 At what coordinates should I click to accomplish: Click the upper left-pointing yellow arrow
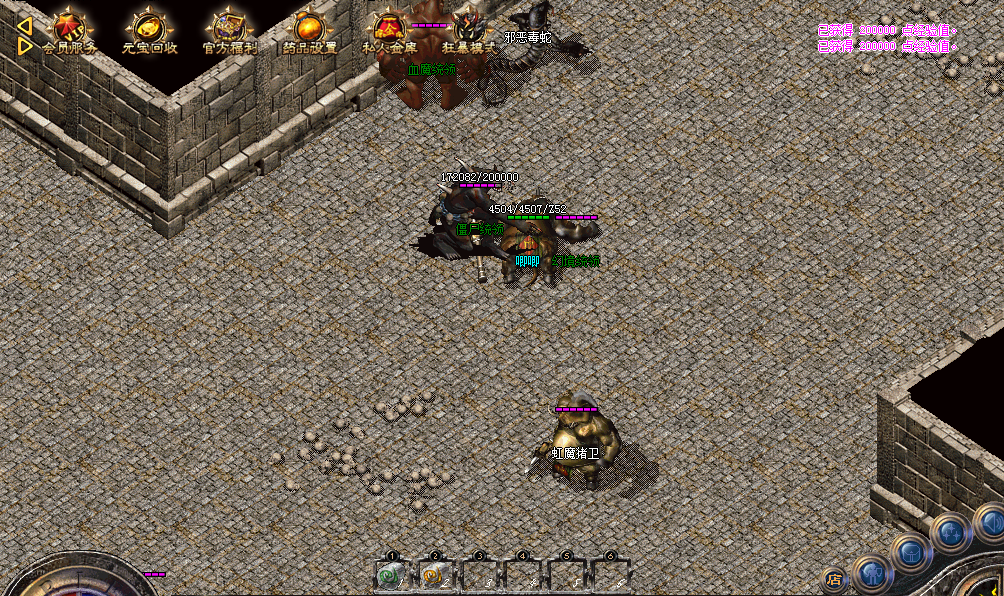(x=25, y=24)
